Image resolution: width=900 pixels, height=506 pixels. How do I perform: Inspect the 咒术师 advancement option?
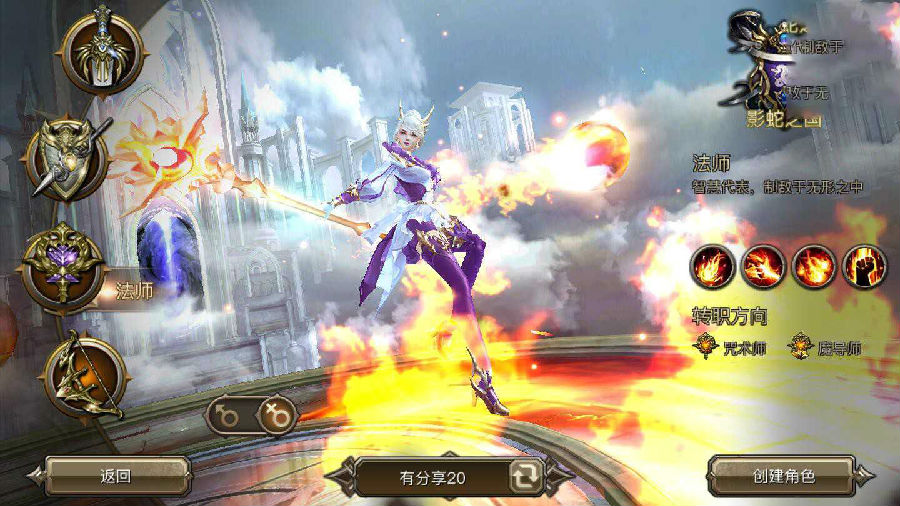(x=732, y=347)
